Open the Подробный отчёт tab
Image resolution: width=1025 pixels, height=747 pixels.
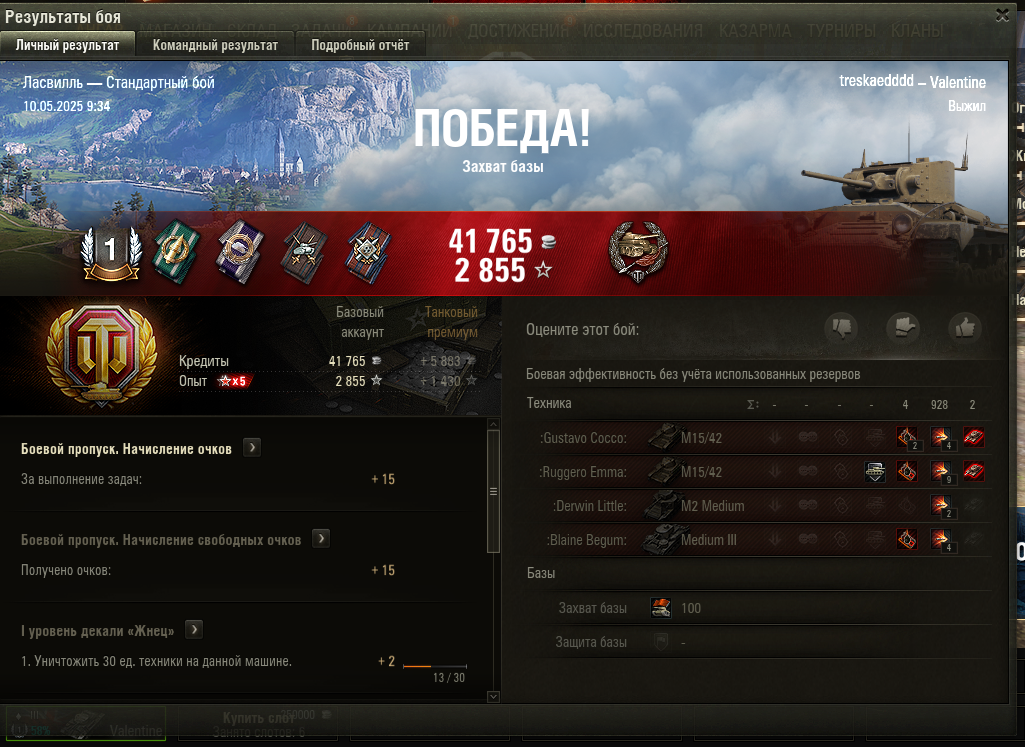click(x=360, y=45)
